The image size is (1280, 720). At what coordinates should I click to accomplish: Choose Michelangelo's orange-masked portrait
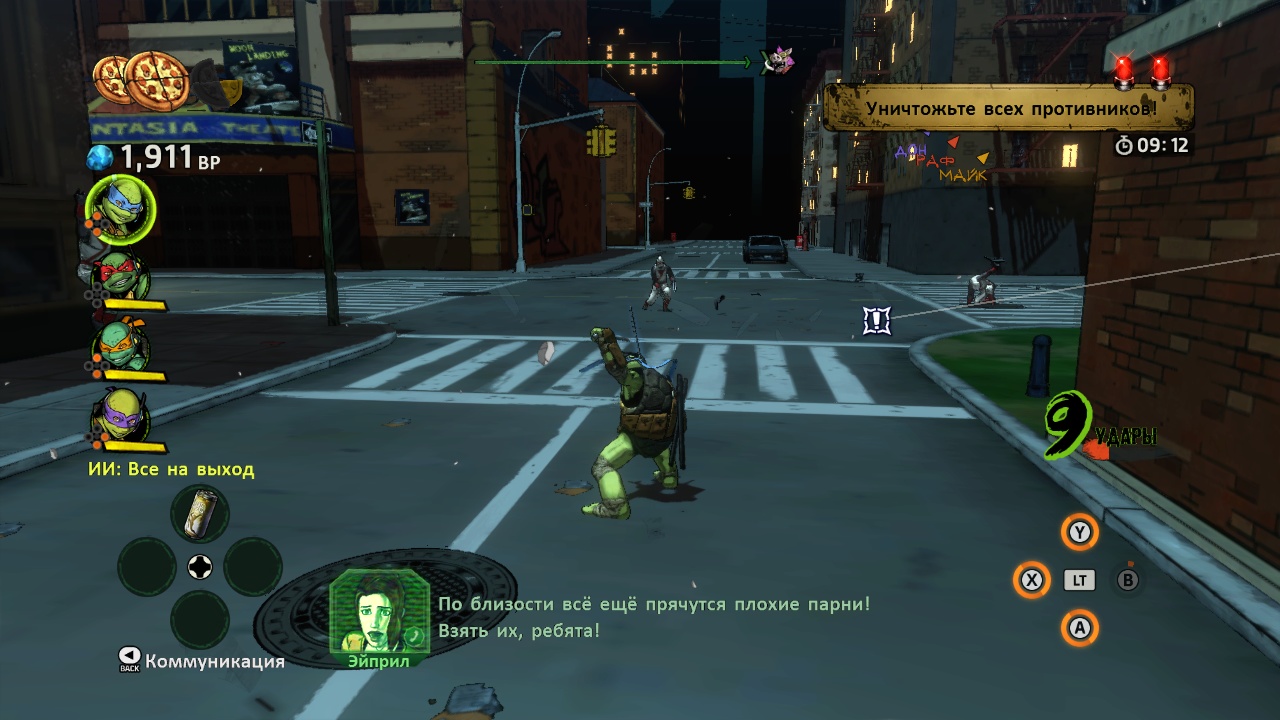click(x=121, y=347)
